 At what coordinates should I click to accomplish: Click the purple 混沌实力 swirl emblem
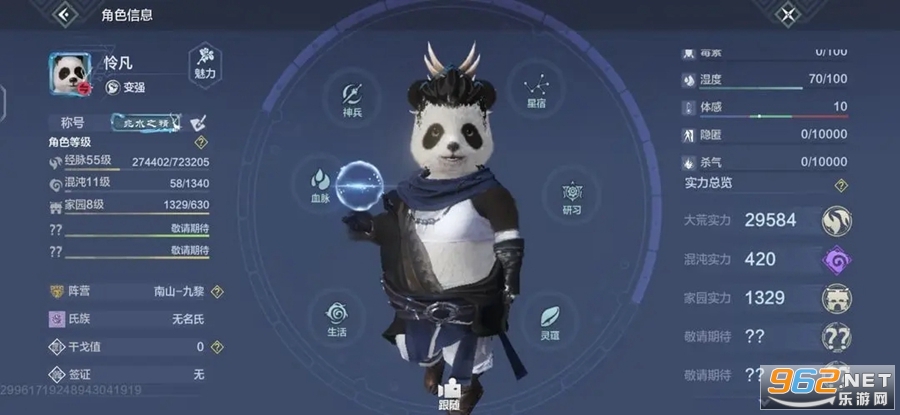tap(836, 259)
